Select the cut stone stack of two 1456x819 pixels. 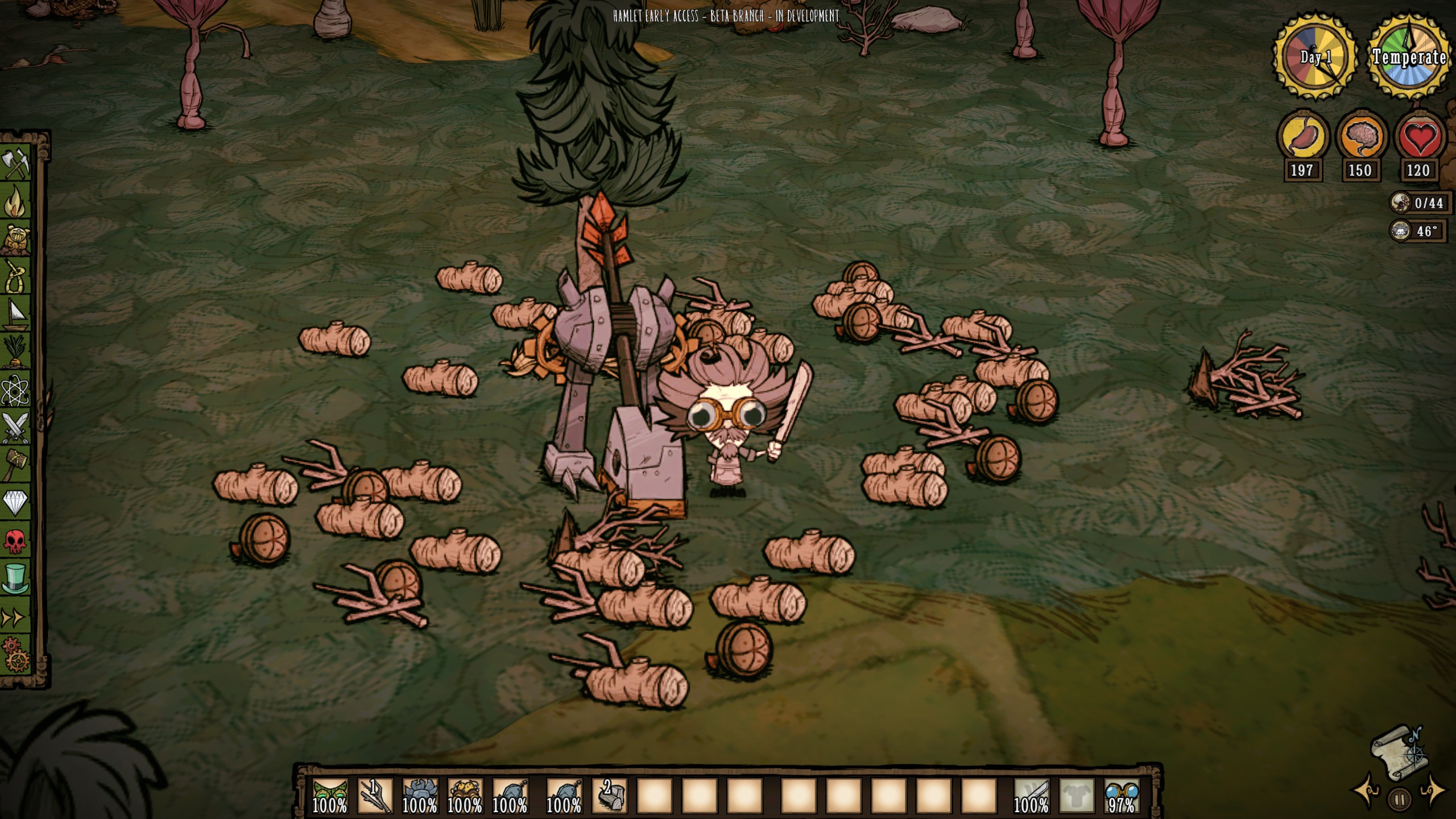[x=610, y=795]
